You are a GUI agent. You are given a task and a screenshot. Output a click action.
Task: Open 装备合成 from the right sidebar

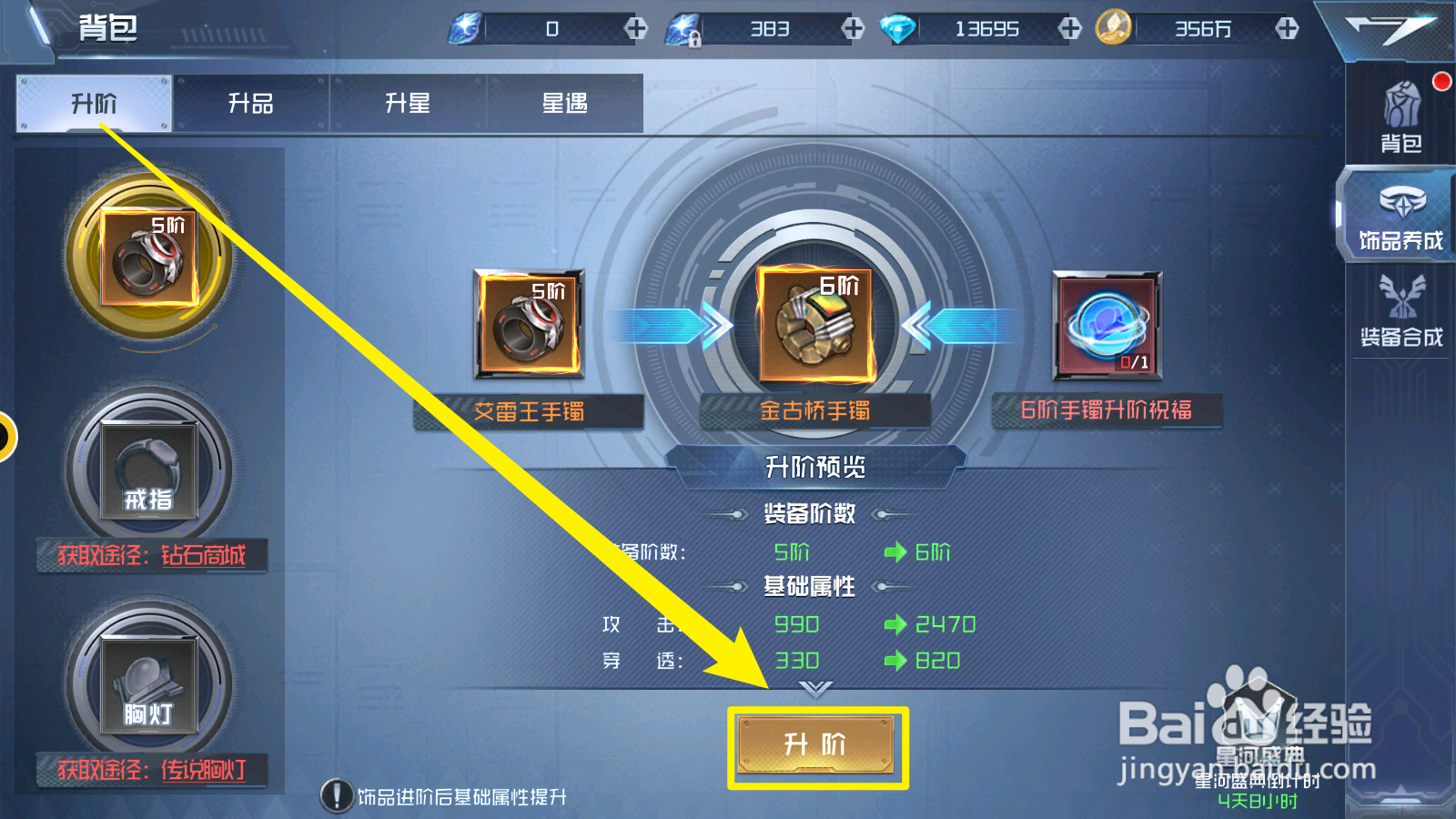(x=1399, y=316)
